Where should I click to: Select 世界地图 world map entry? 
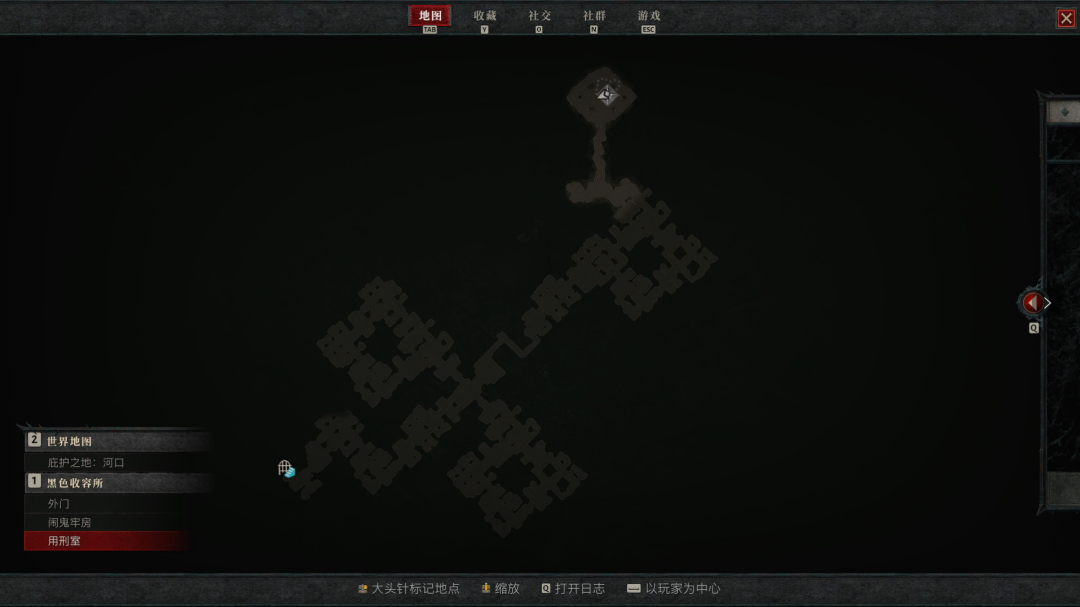pyautogui.click(x=70, y=441)
